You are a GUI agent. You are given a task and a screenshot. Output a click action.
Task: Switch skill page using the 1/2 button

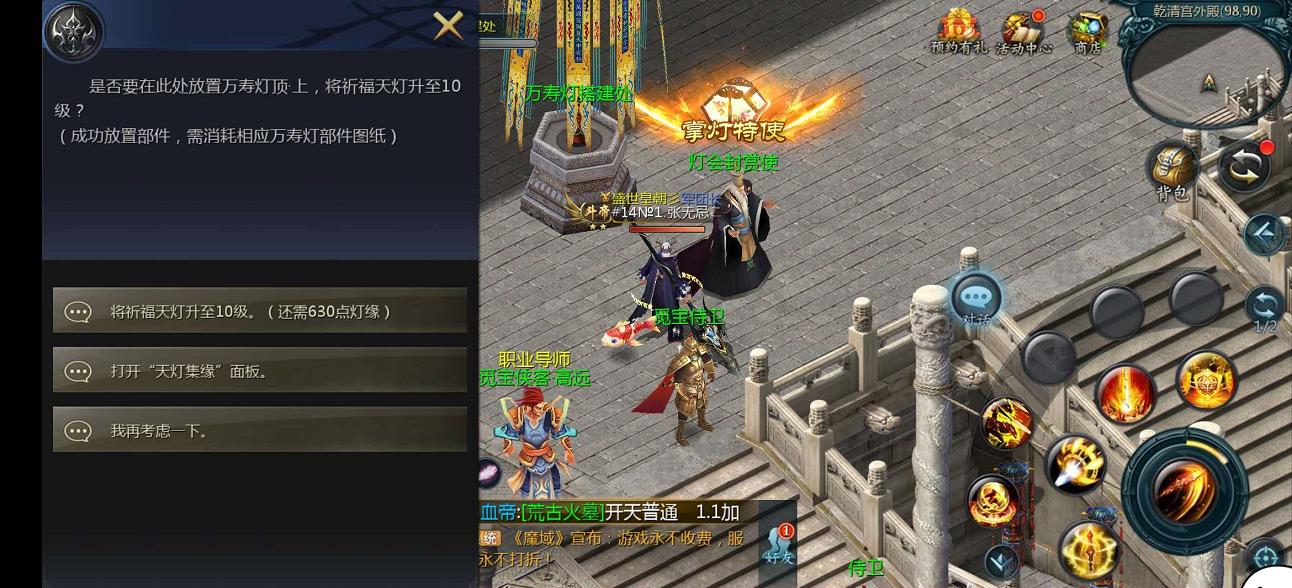(x=1265, y=306)
